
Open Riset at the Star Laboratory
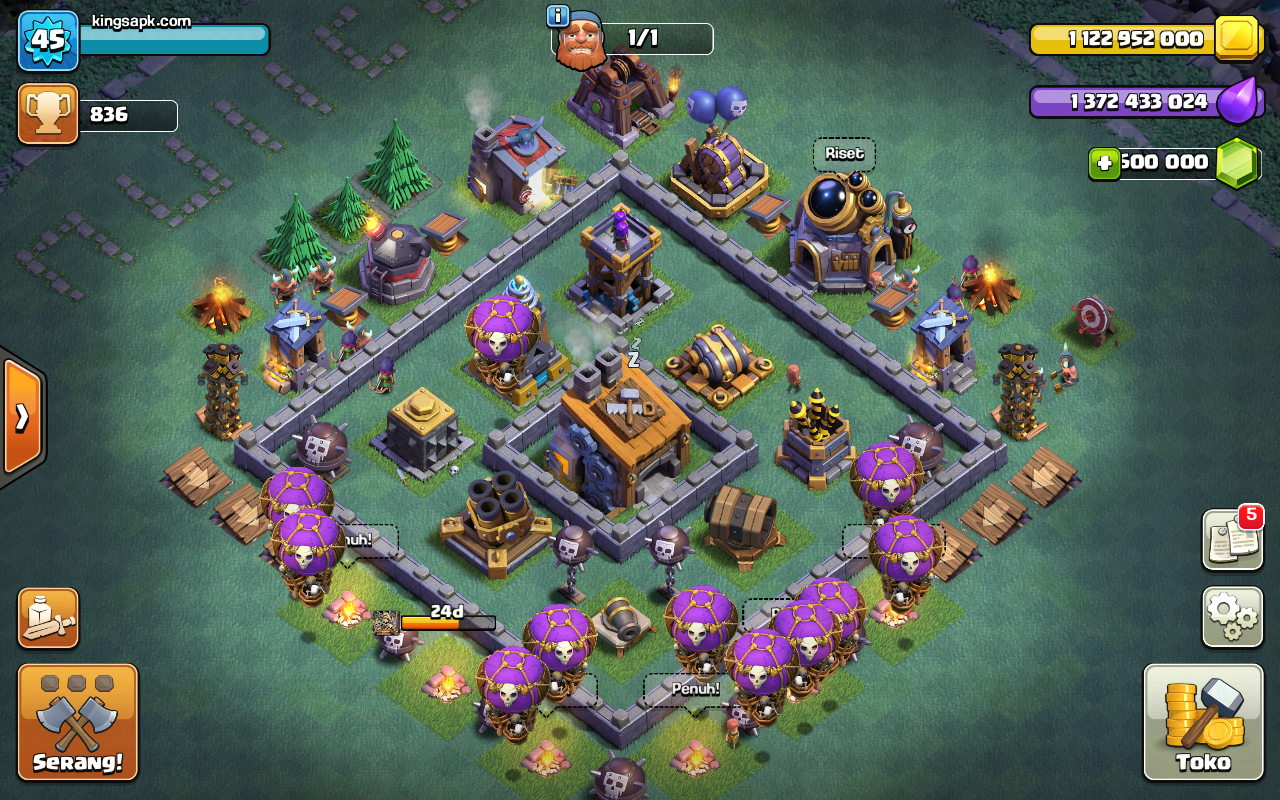click(x=843, y=154)
